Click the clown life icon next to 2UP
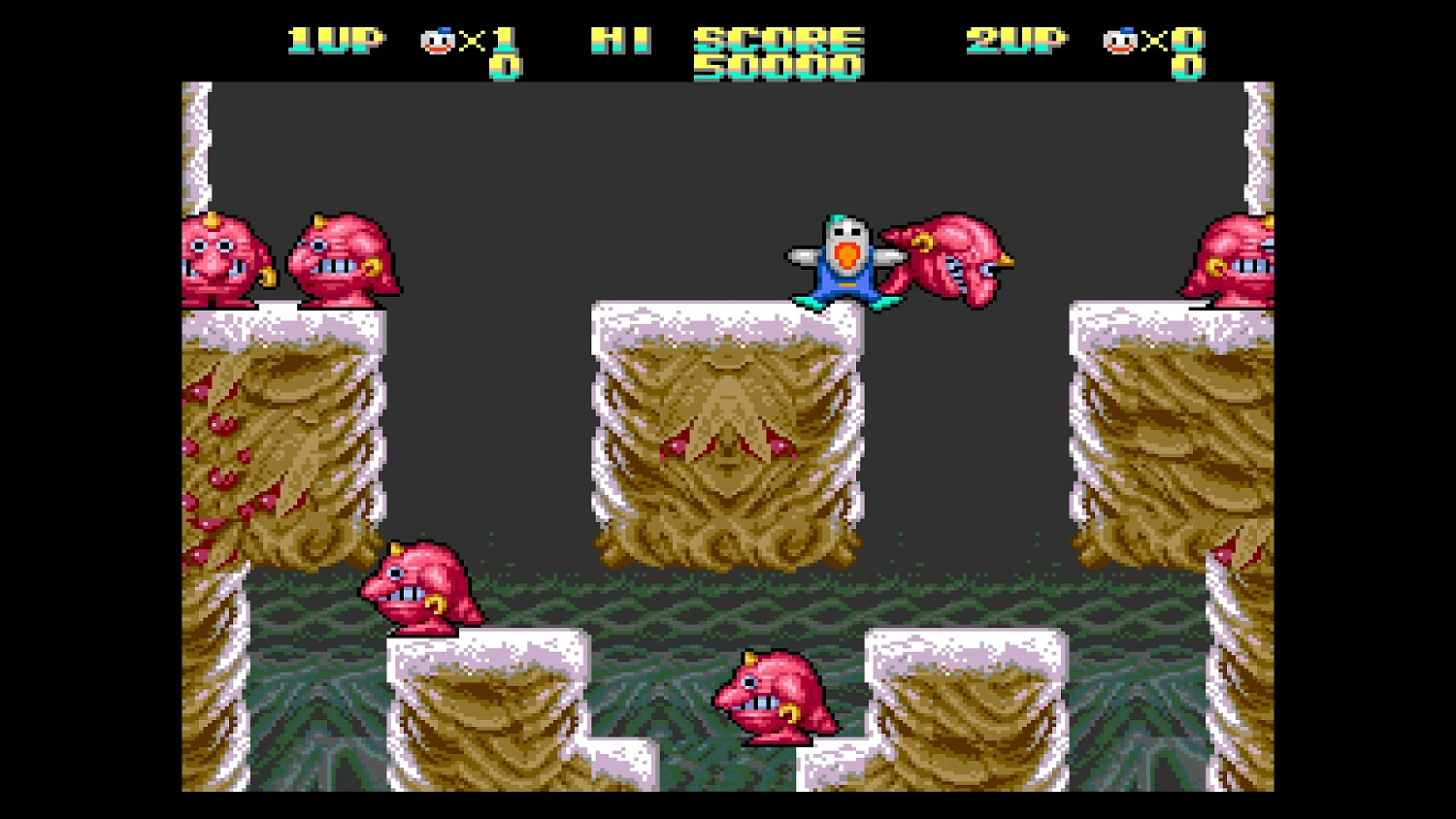This screenshot has width=1456, height=819. point(1121,41)
